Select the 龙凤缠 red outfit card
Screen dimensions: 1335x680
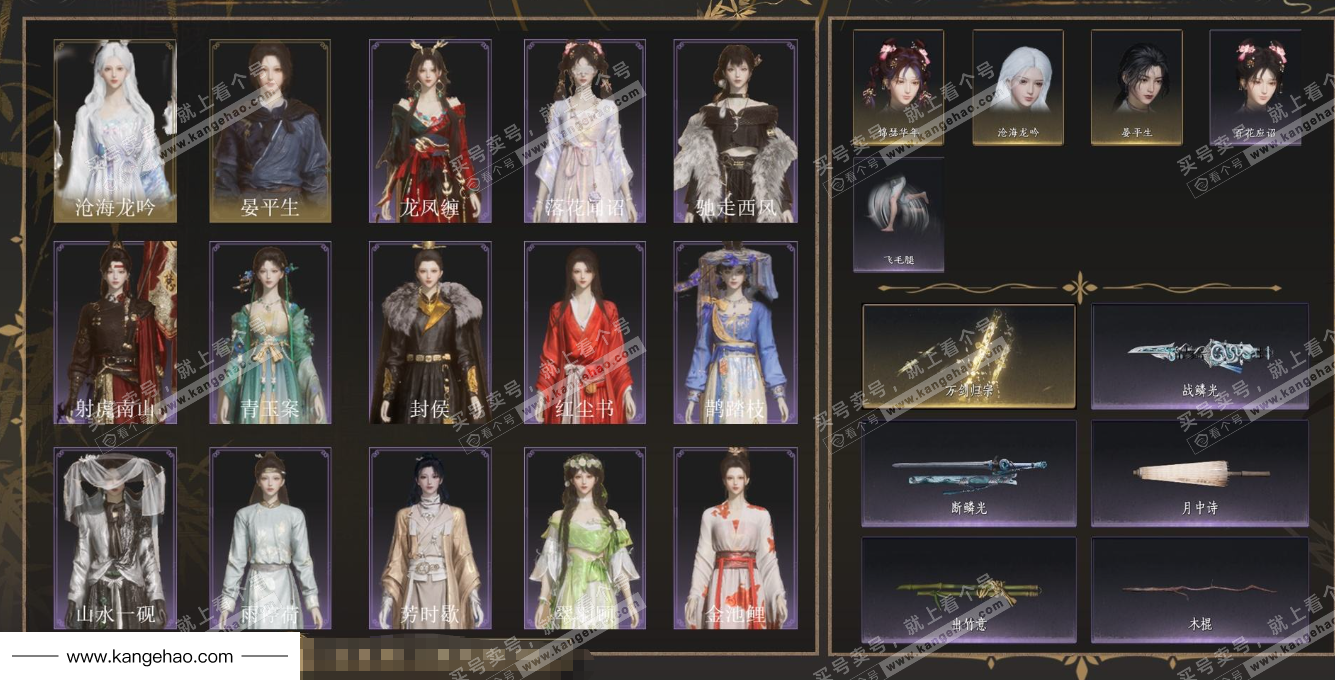pyautogui.click(x=430, y=131)
